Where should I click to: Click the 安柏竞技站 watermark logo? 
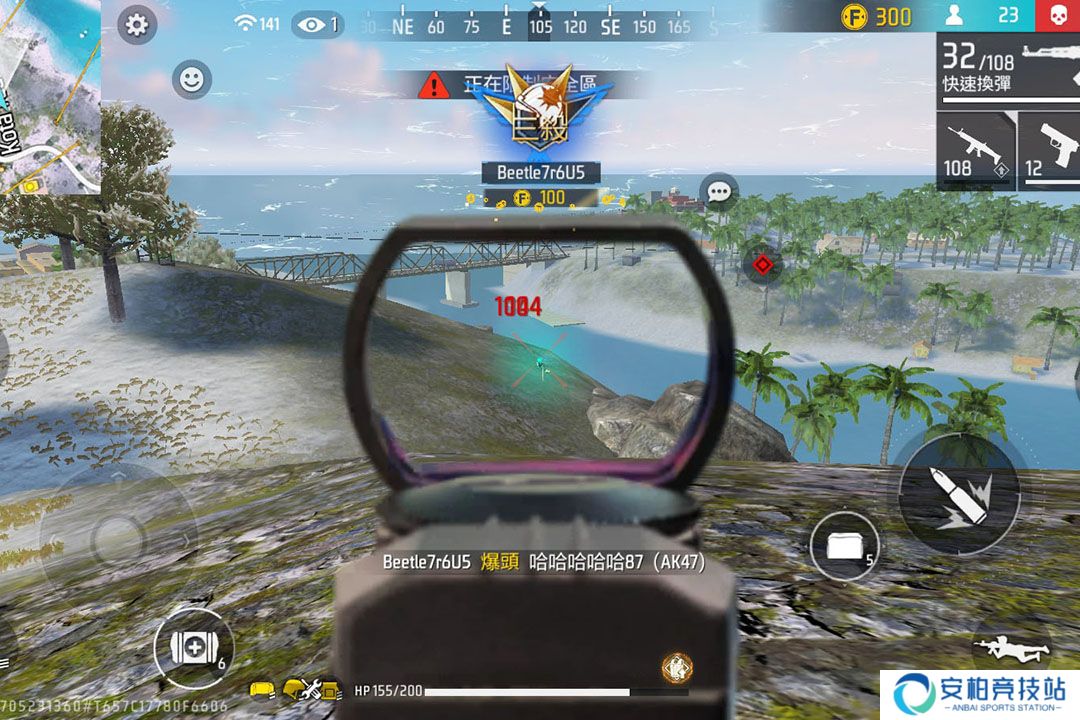coord(980,694)
